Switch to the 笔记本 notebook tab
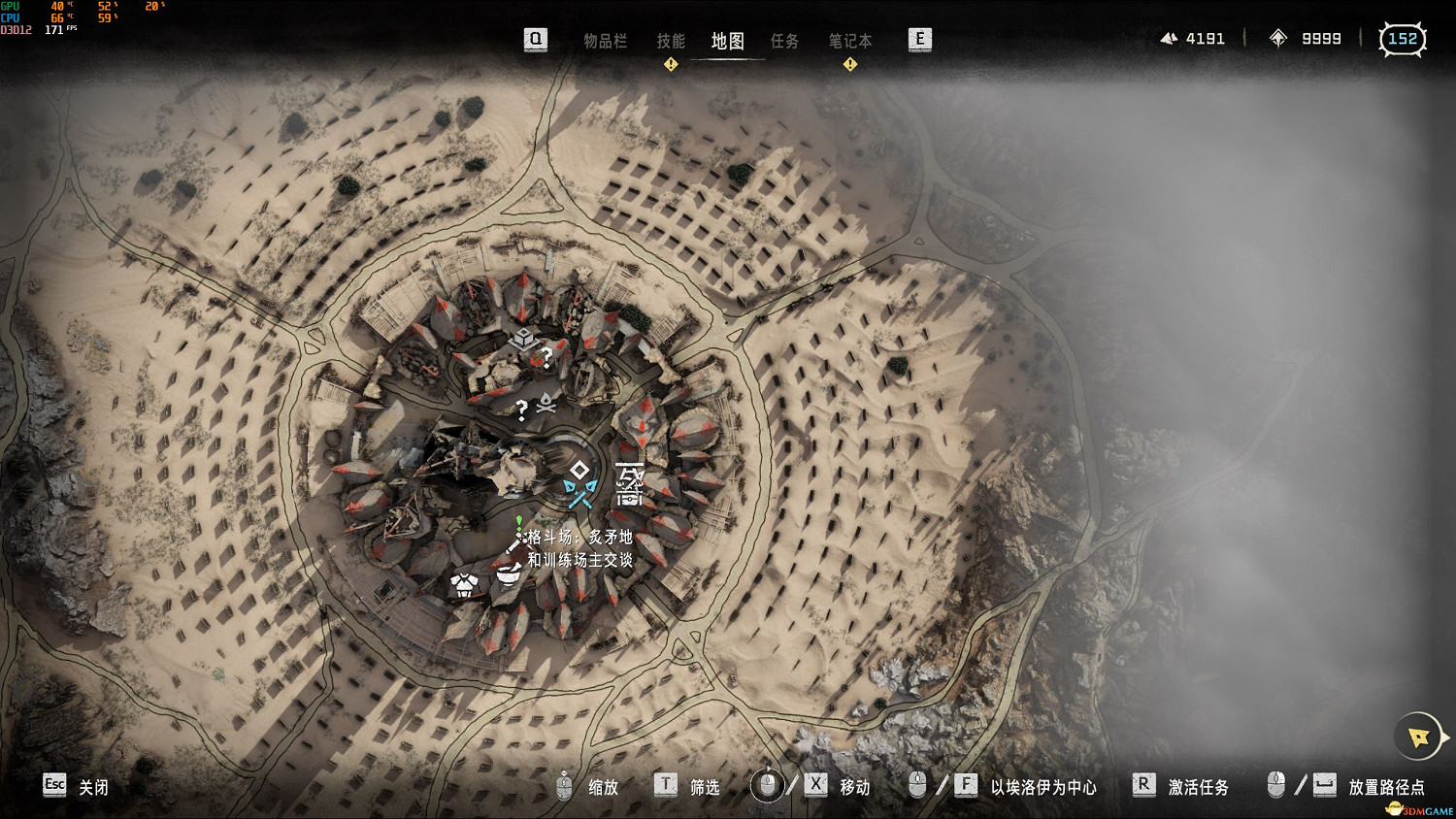Viewport: 1456px width, 819px height. tap(850, 41)
